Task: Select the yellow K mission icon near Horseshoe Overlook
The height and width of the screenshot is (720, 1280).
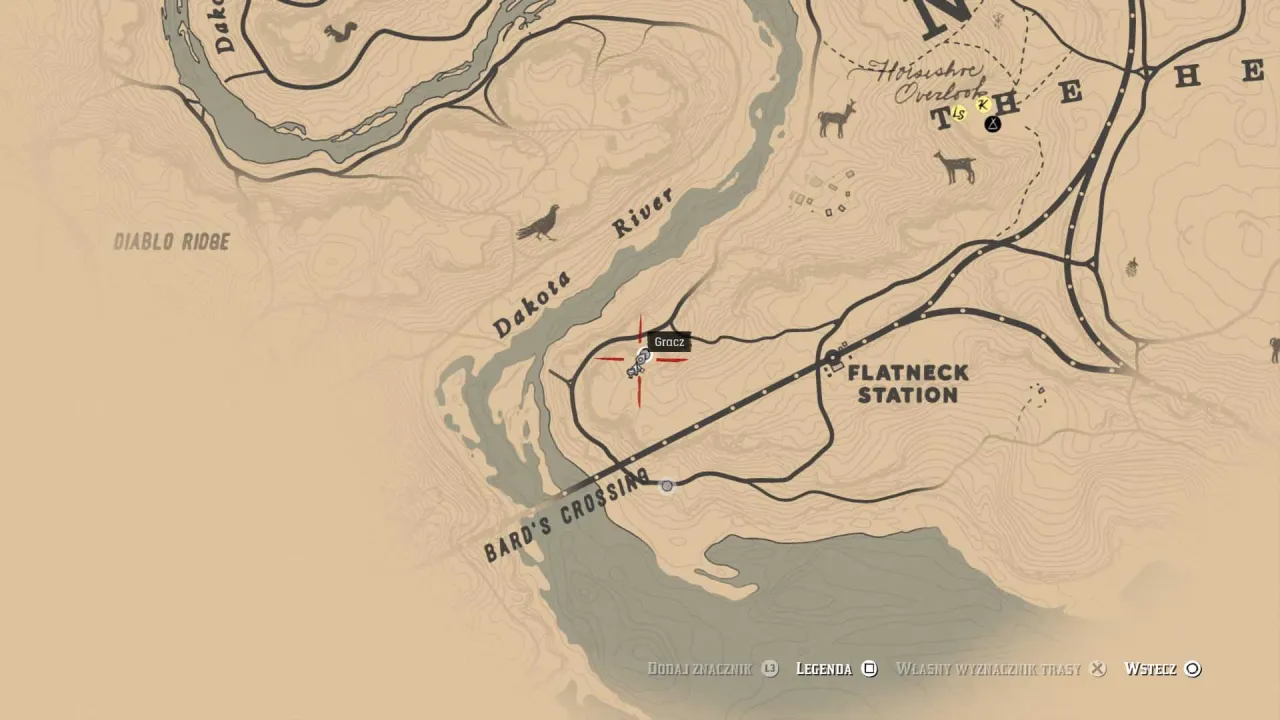Action: pos(983,106)
